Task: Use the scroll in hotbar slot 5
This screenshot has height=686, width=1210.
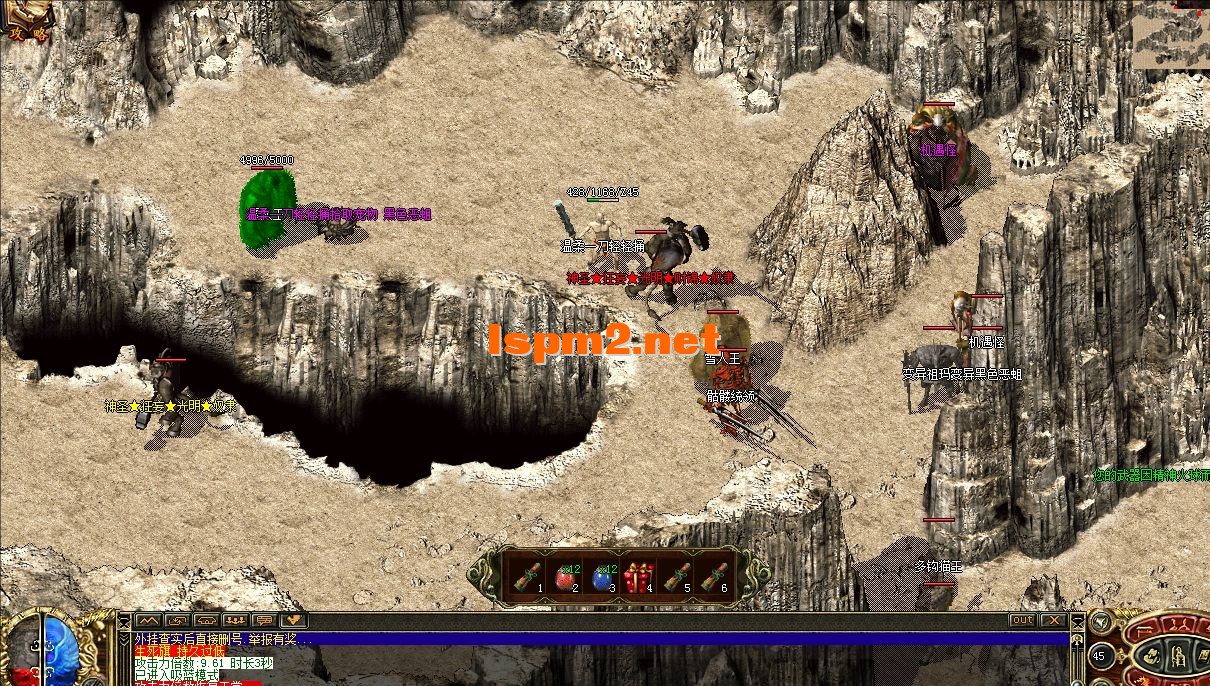Action: [678, 575]
